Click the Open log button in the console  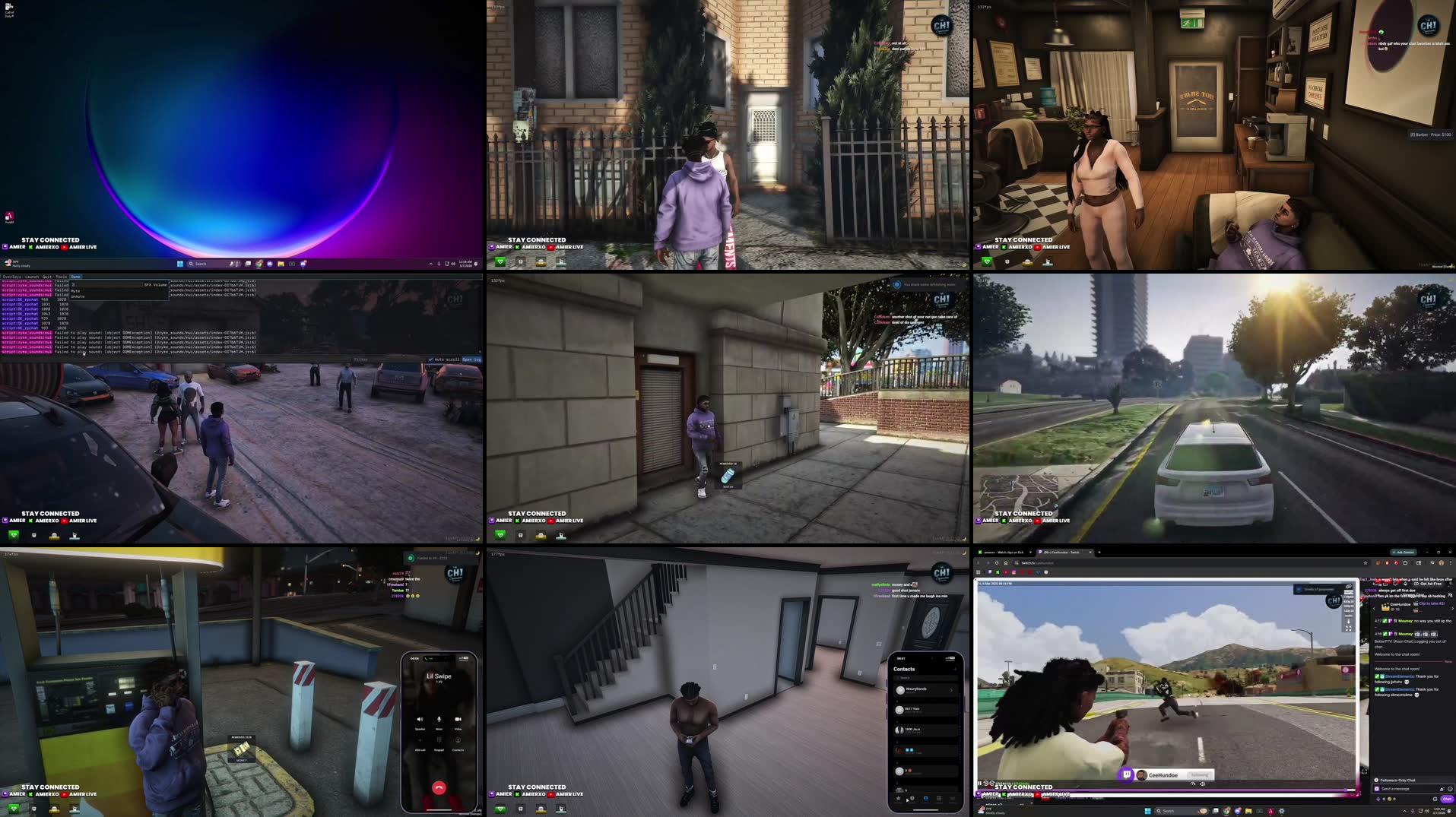tap(470, 359)
